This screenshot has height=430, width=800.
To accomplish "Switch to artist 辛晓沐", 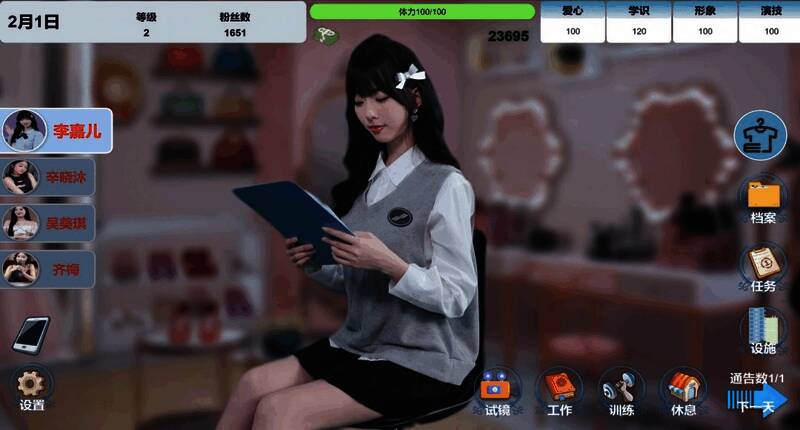I will (48, 178).
